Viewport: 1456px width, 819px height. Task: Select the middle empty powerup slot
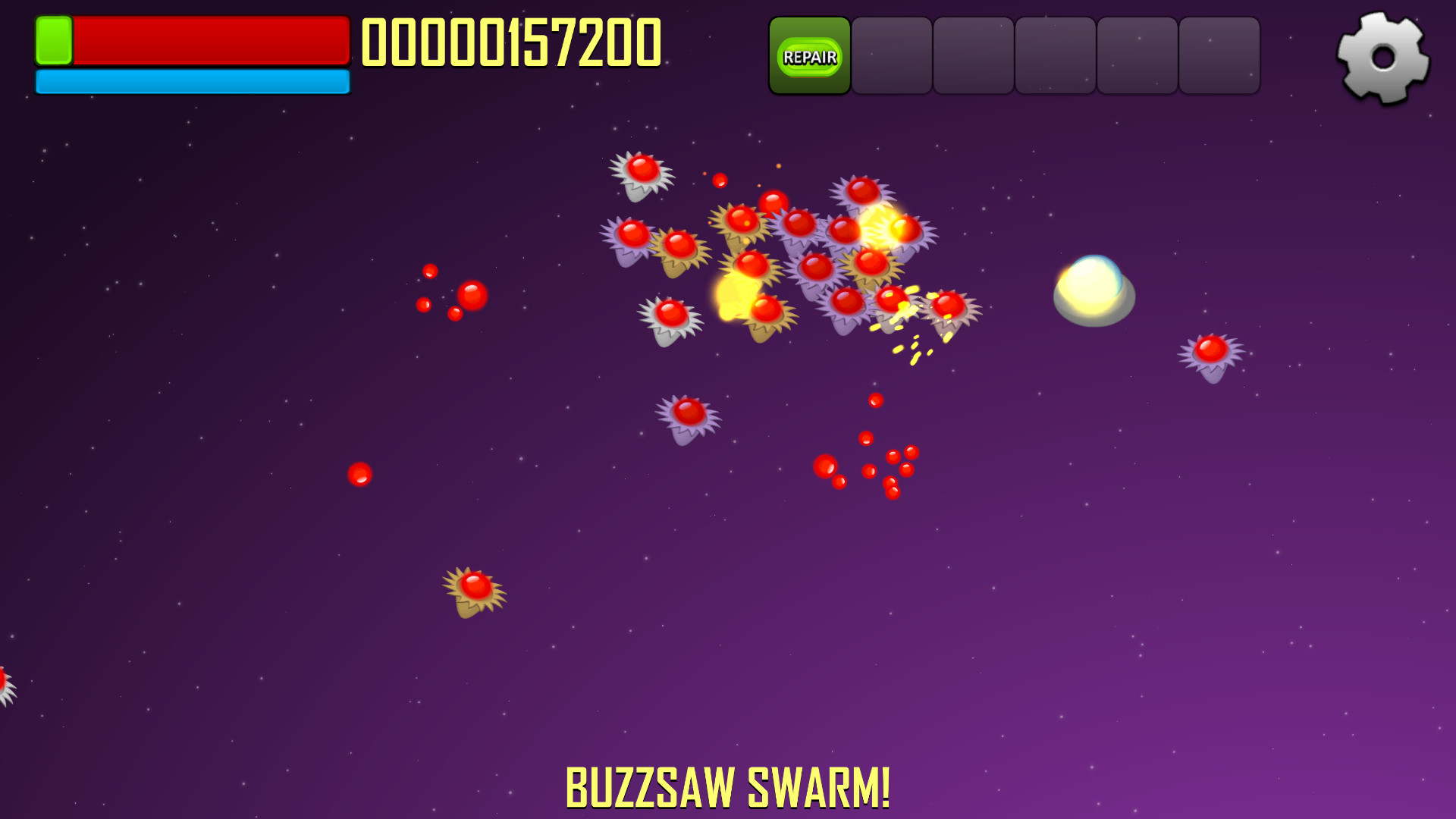click(x=1058, y=55)
